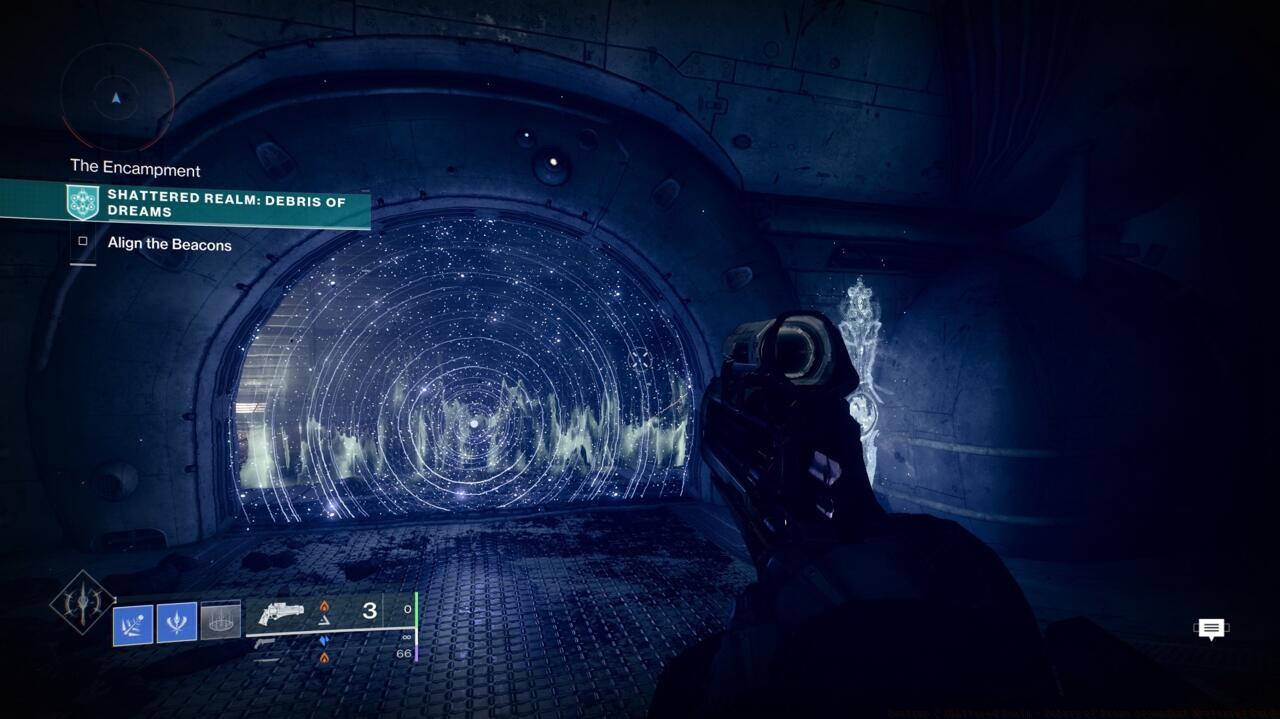Select the greyed-out rift class ability
Screen dimensions: 1280x719
click(x=220, y=621)
